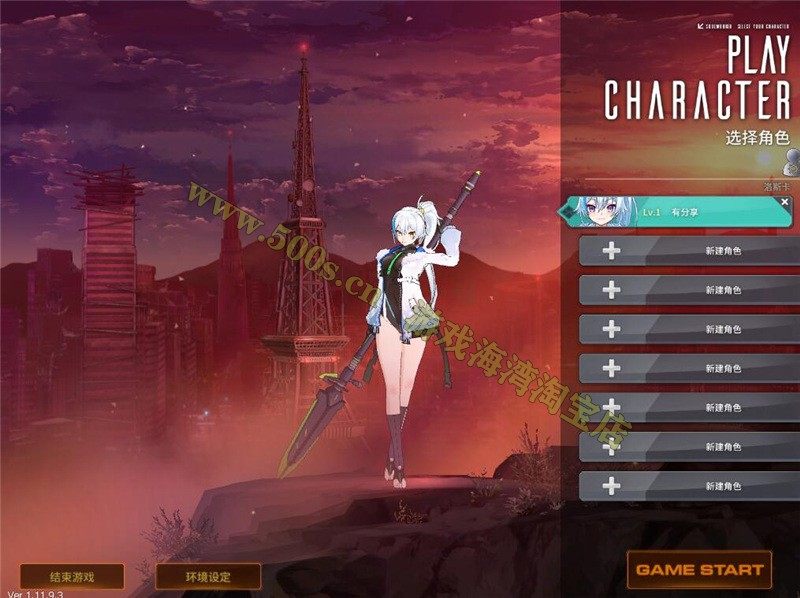Image resolution: width=800 pixels, height=598 pixels.
Task: Delete the Lv.1 character with X
Action: (785, 202)
